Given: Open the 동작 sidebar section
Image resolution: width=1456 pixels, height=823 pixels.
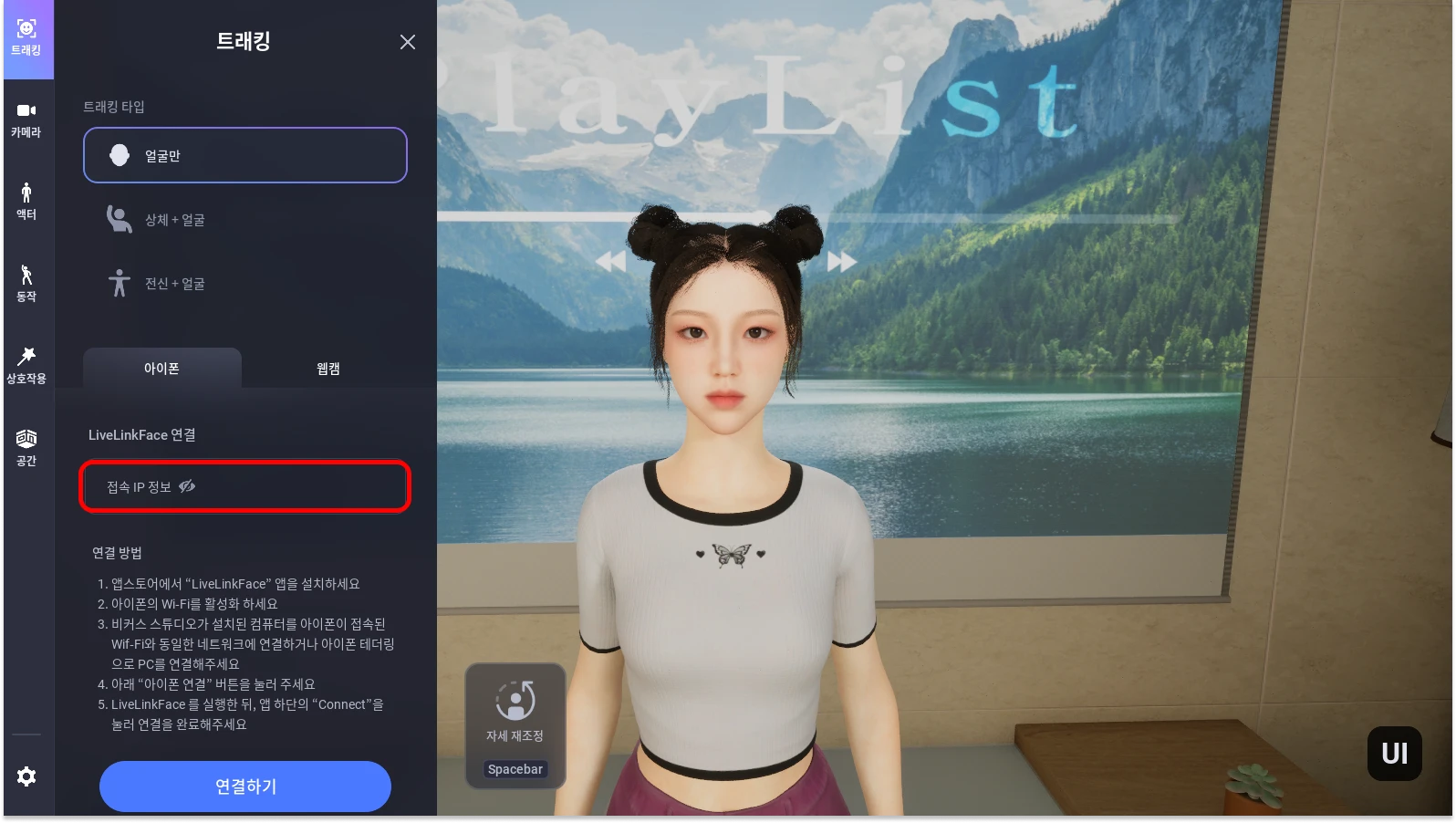Looking at the screenshot, I should (26, 284).
